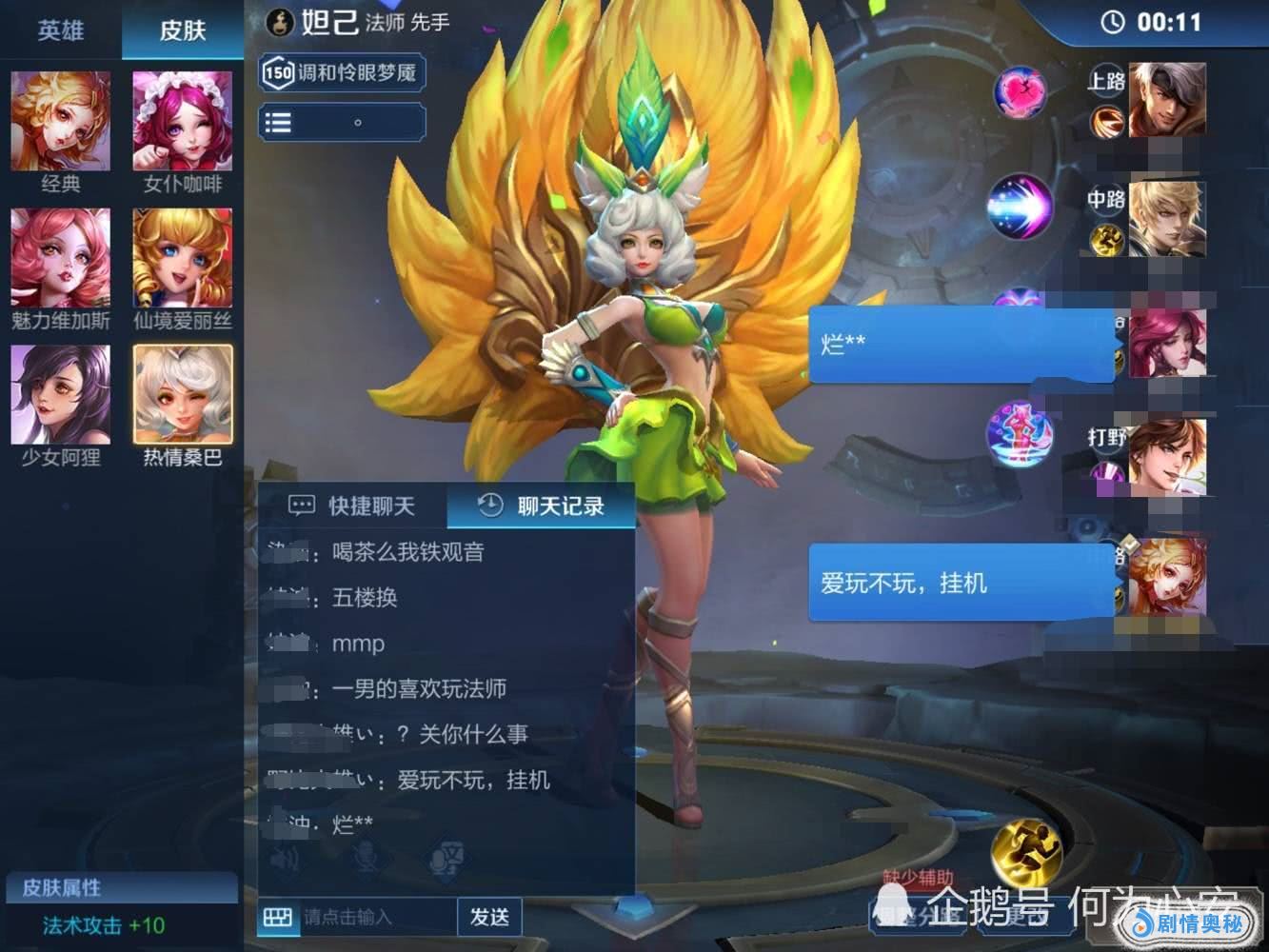Choose the 女仆咖啡 skin

(183, 122)
